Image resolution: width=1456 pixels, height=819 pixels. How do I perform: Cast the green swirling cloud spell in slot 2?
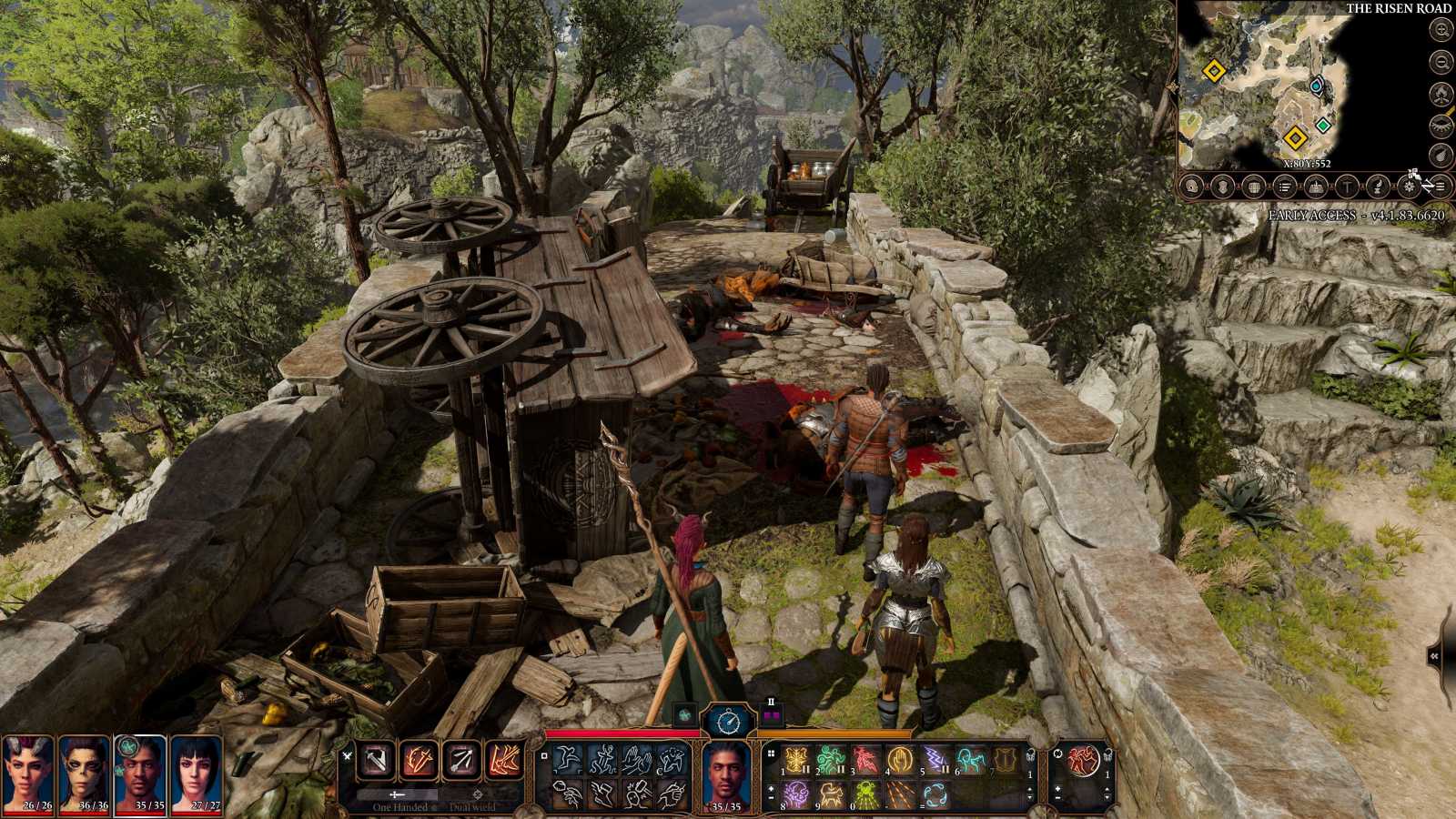pyautogui.click(x=831, y=759)
